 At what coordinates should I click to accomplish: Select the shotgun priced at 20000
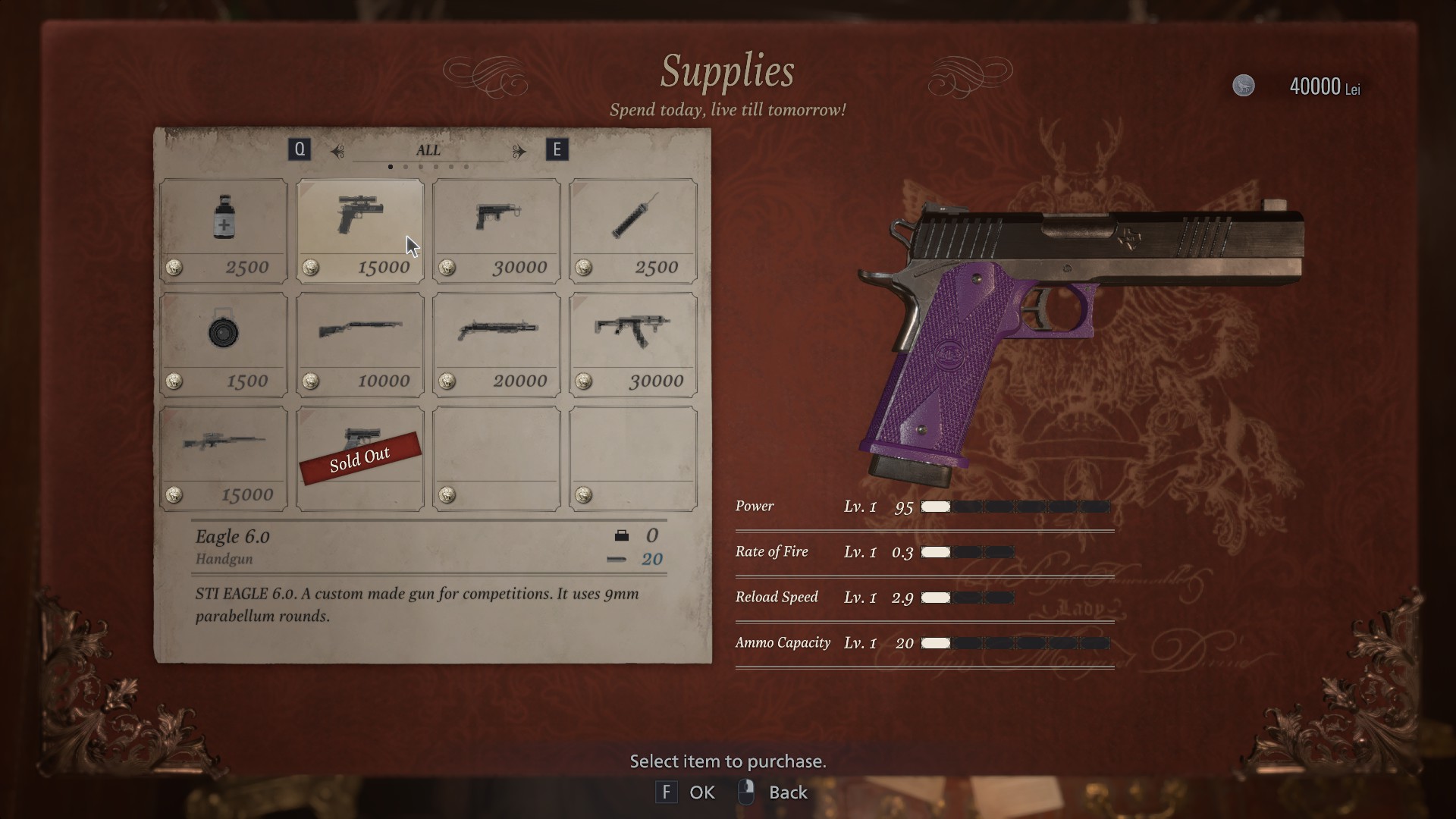[497, 344]
